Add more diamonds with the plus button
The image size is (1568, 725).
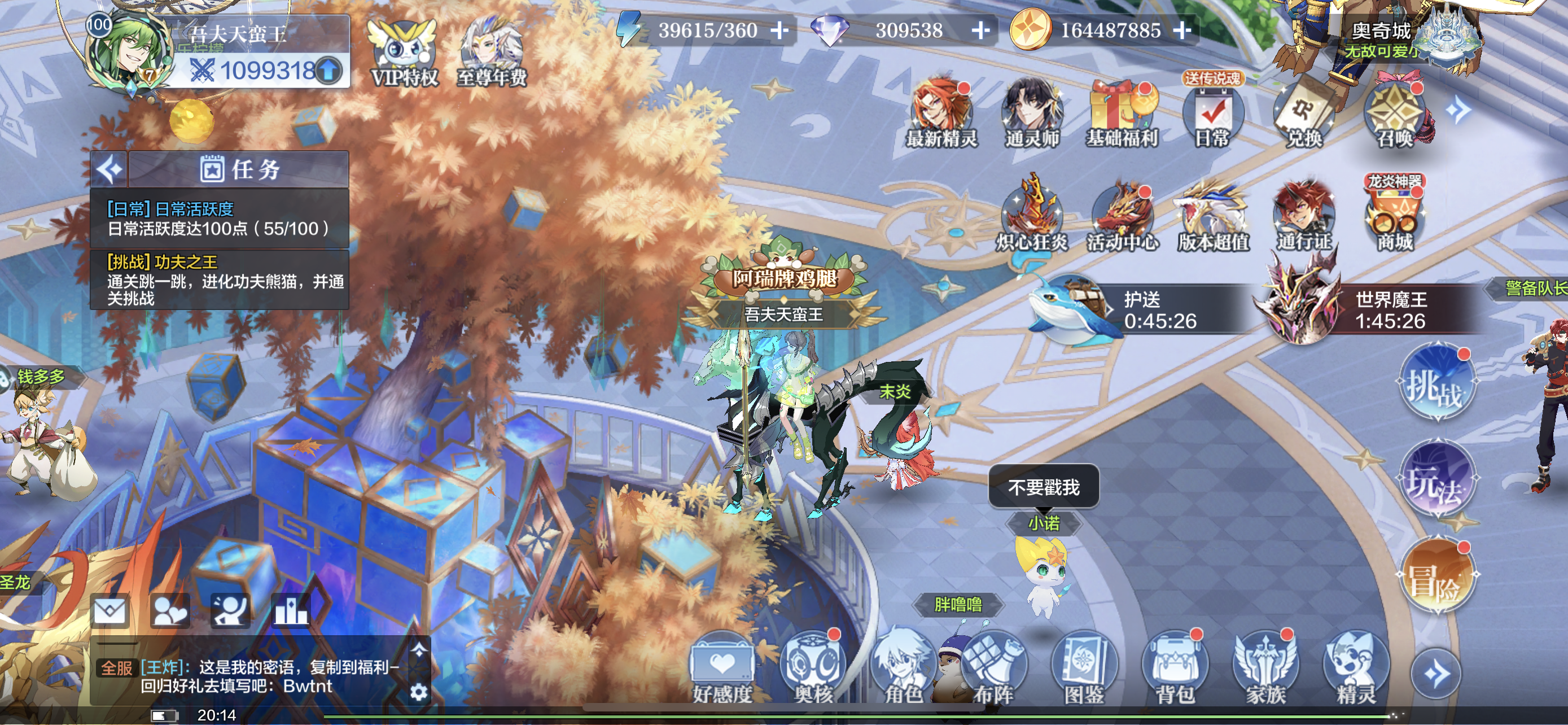(980, 30)
